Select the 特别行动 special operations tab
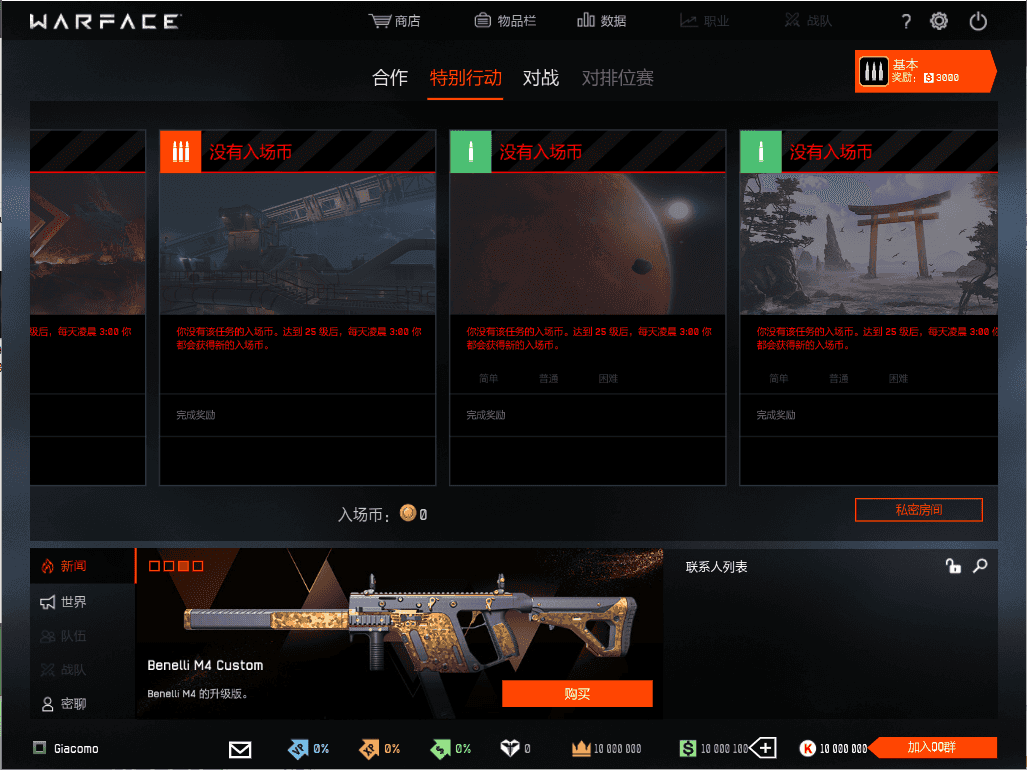 [466, 78]
